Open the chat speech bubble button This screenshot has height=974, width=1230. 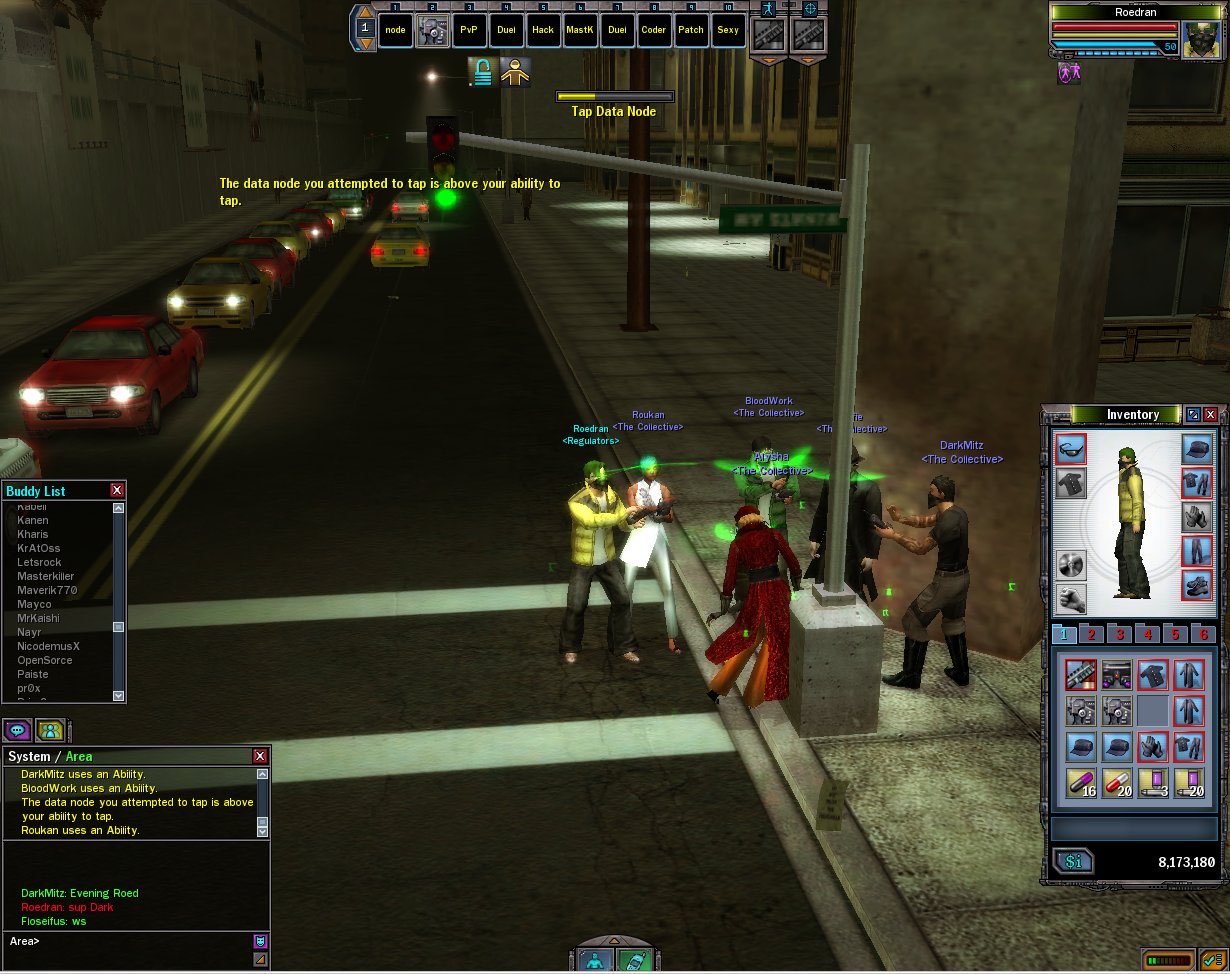click(x=17, y=730)
